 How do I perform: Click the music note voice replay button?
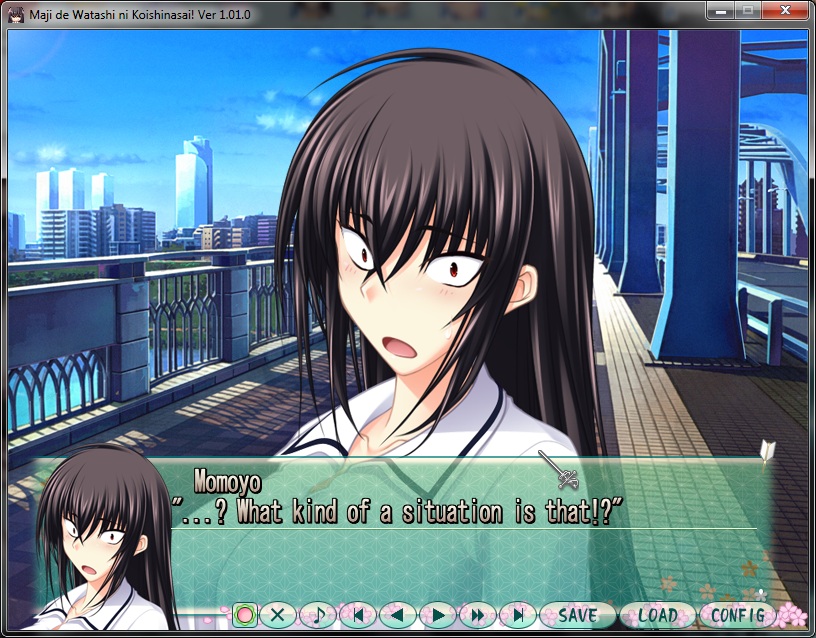click(318, 615)
